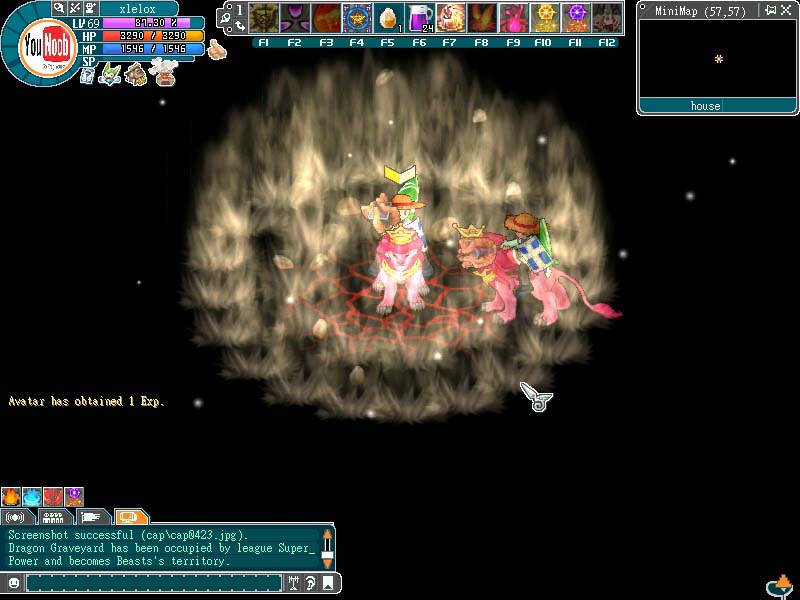Screen dimensions: 800x600
Task: Trigger the F9 pink flower skill
Action: tap(513, 18)
